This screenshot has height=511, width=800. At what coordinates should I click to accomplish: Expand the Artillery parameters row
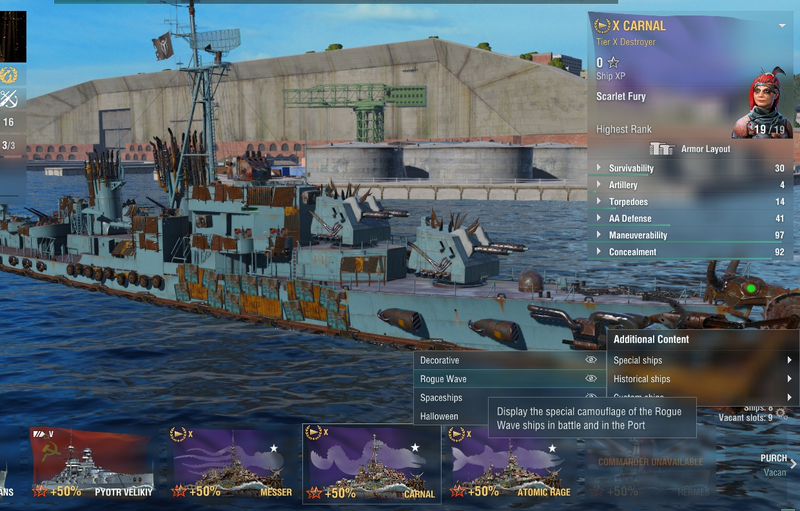690,185
